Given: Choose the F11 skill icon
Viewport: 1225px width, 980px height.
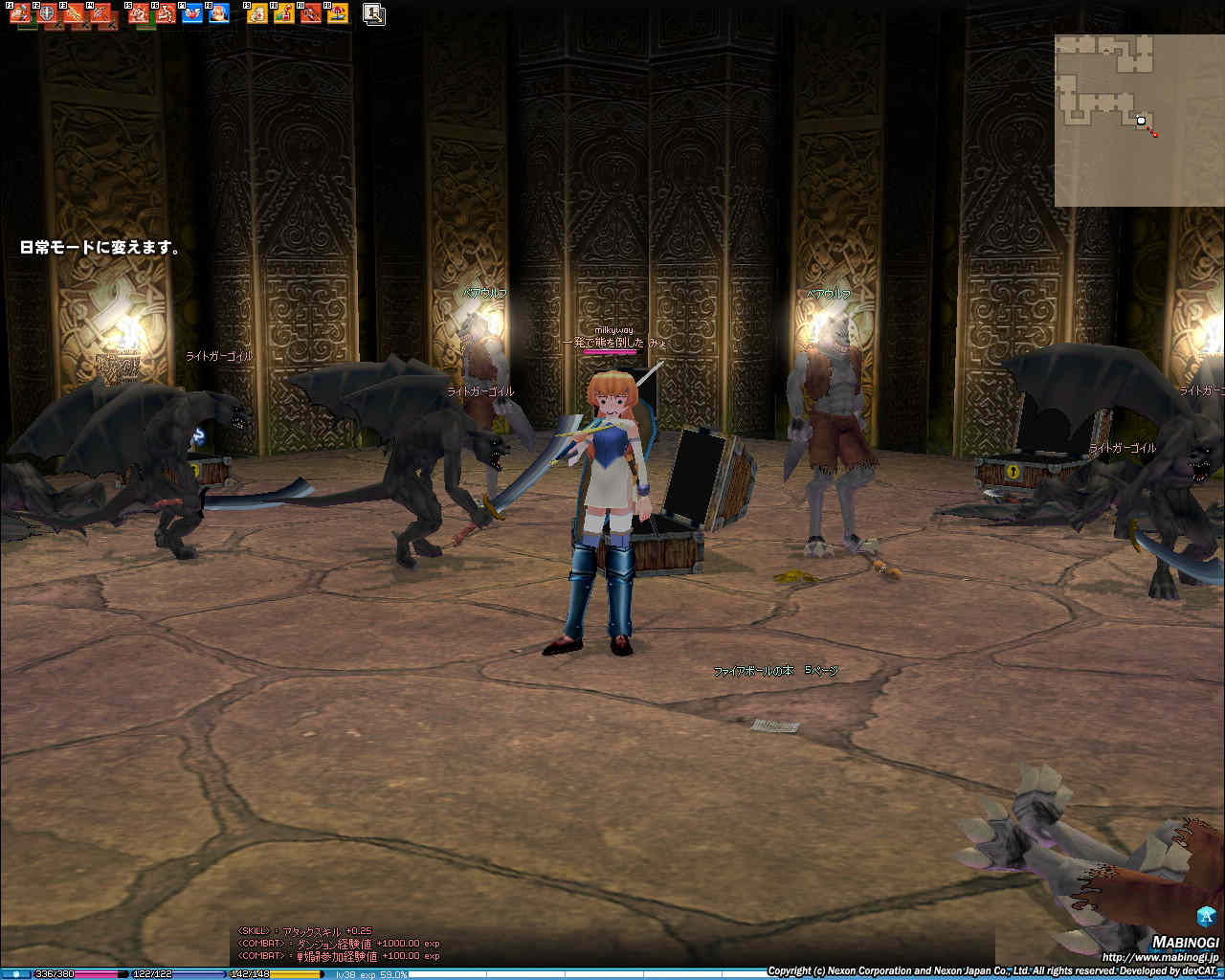Looking at the screenshot, I should point(311,13).
